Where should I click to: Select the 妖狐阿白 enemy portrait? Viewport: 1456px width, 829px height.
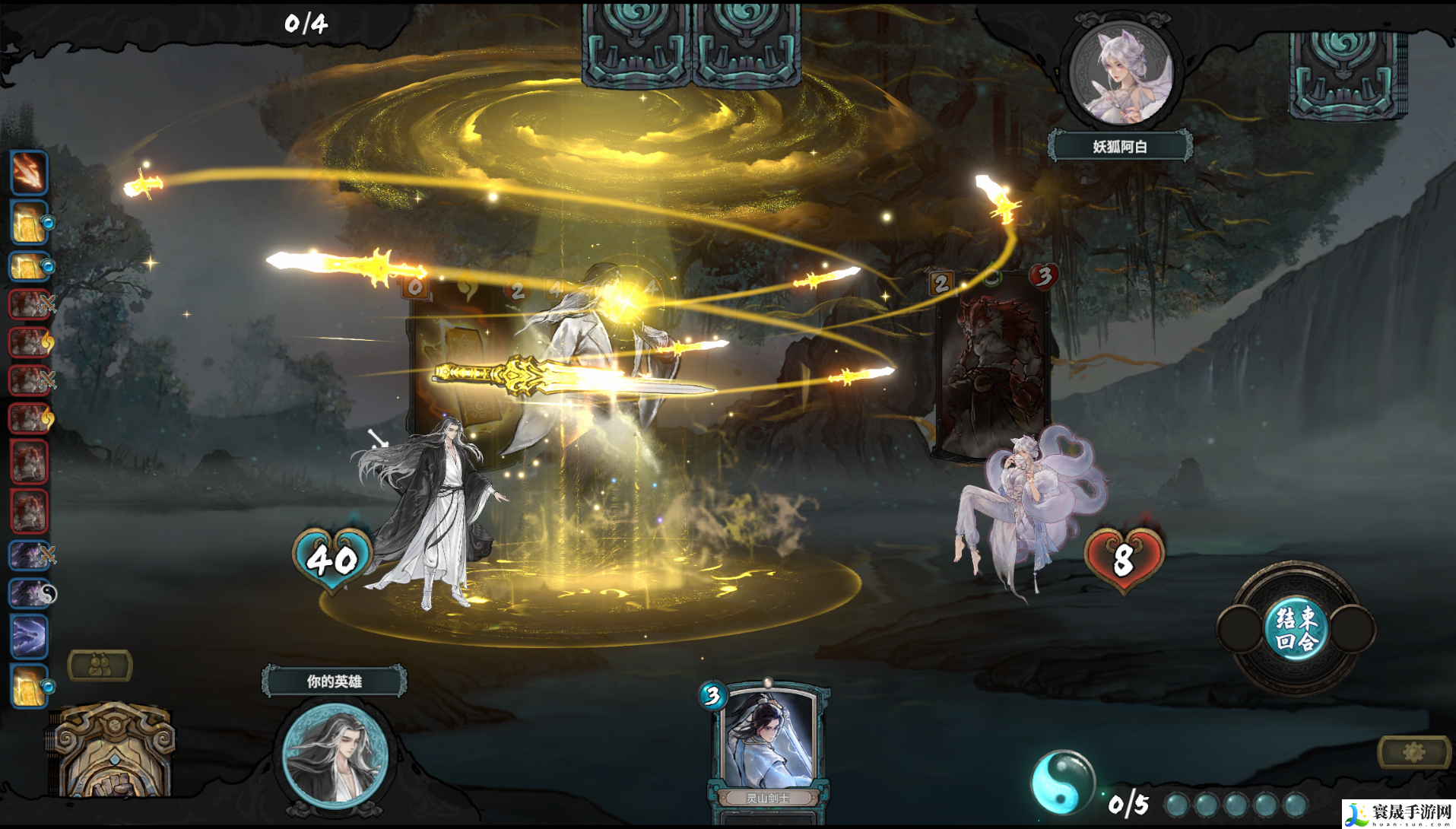click(x=1120, y=74)
